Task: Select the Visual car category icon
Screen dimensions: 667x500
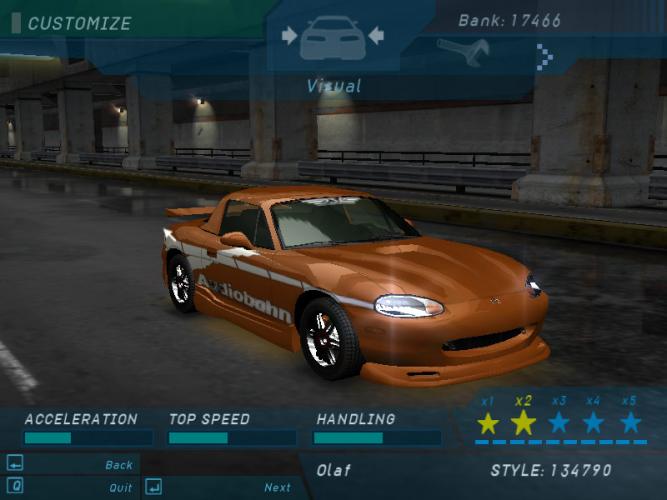Action: 333,38
